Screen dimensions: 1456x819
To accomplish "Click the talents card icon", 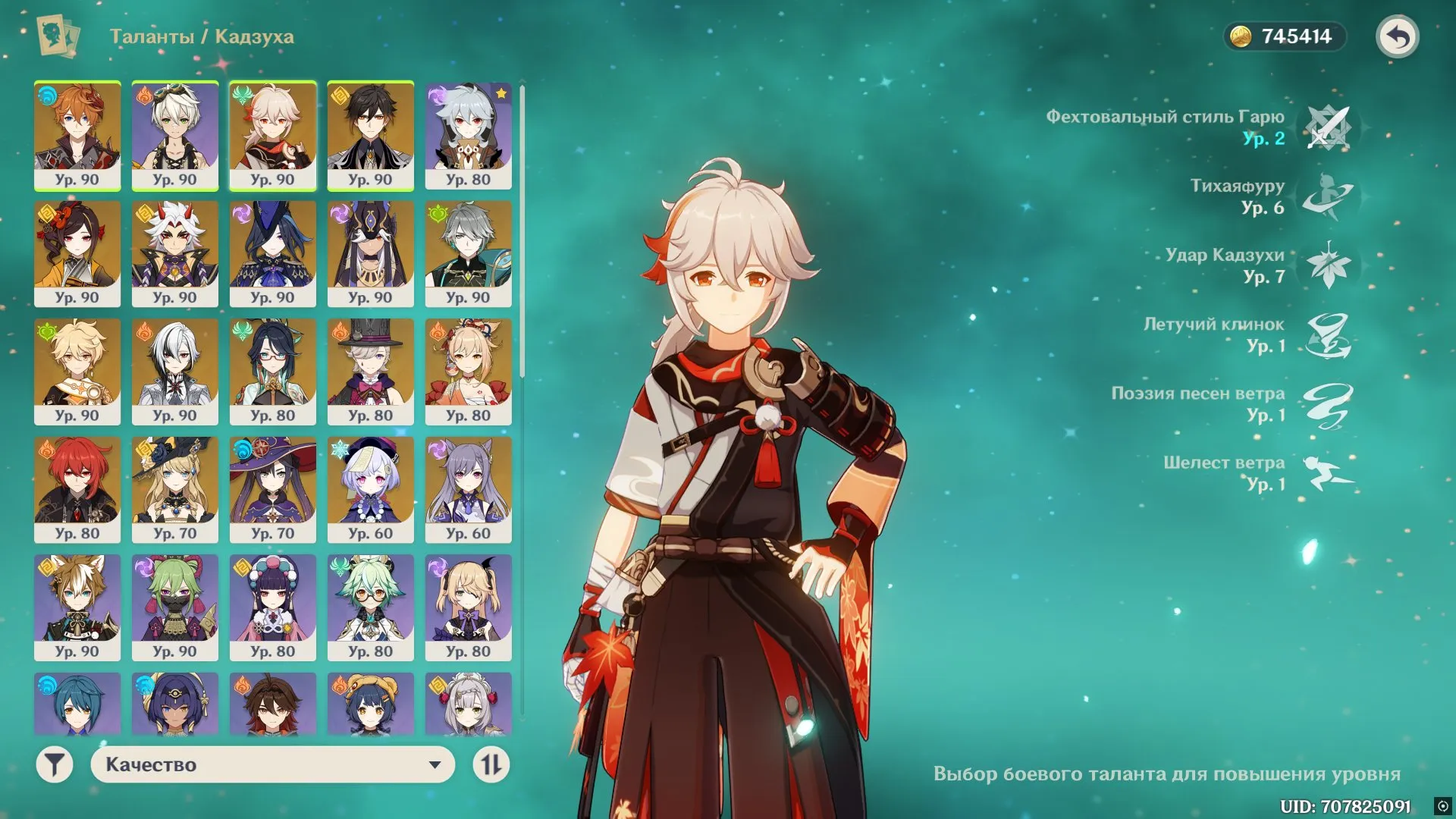I will coord(58,36).
